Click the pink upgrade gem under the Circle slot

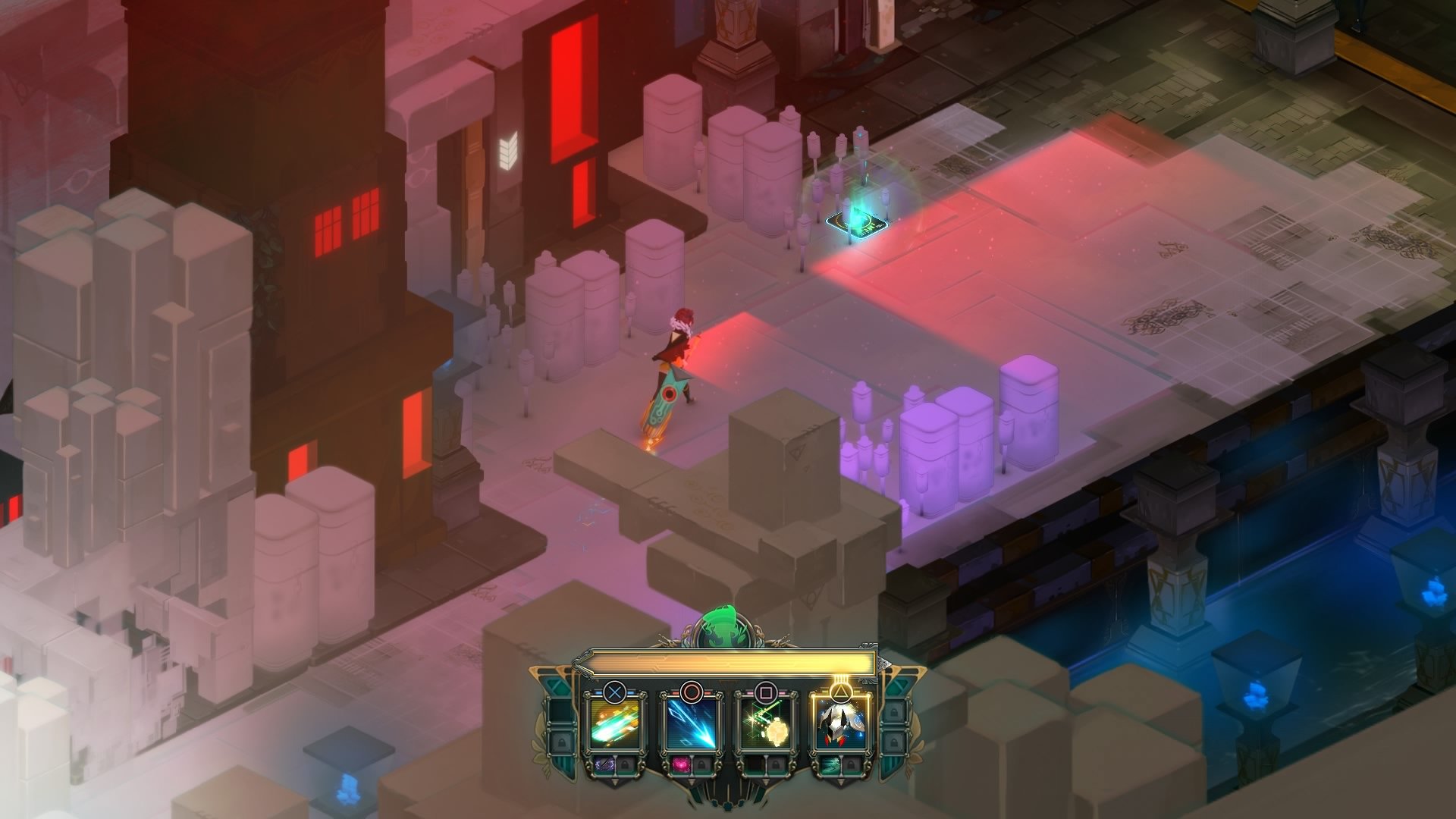click(x=681, y=764)
